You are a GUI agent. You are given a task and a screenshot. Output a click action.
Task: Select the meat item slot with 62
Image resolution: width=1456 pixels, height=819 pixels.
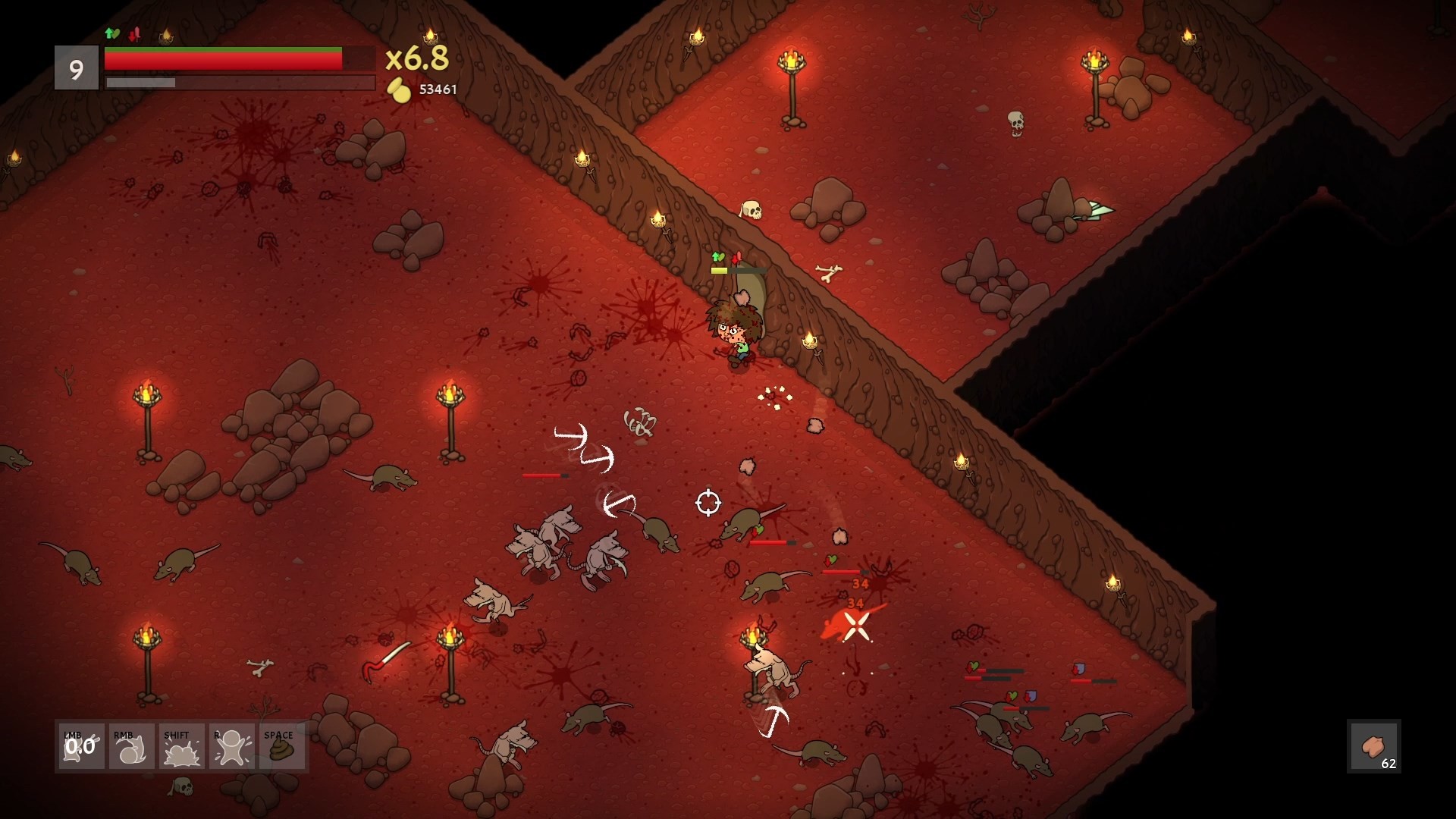1373,747
